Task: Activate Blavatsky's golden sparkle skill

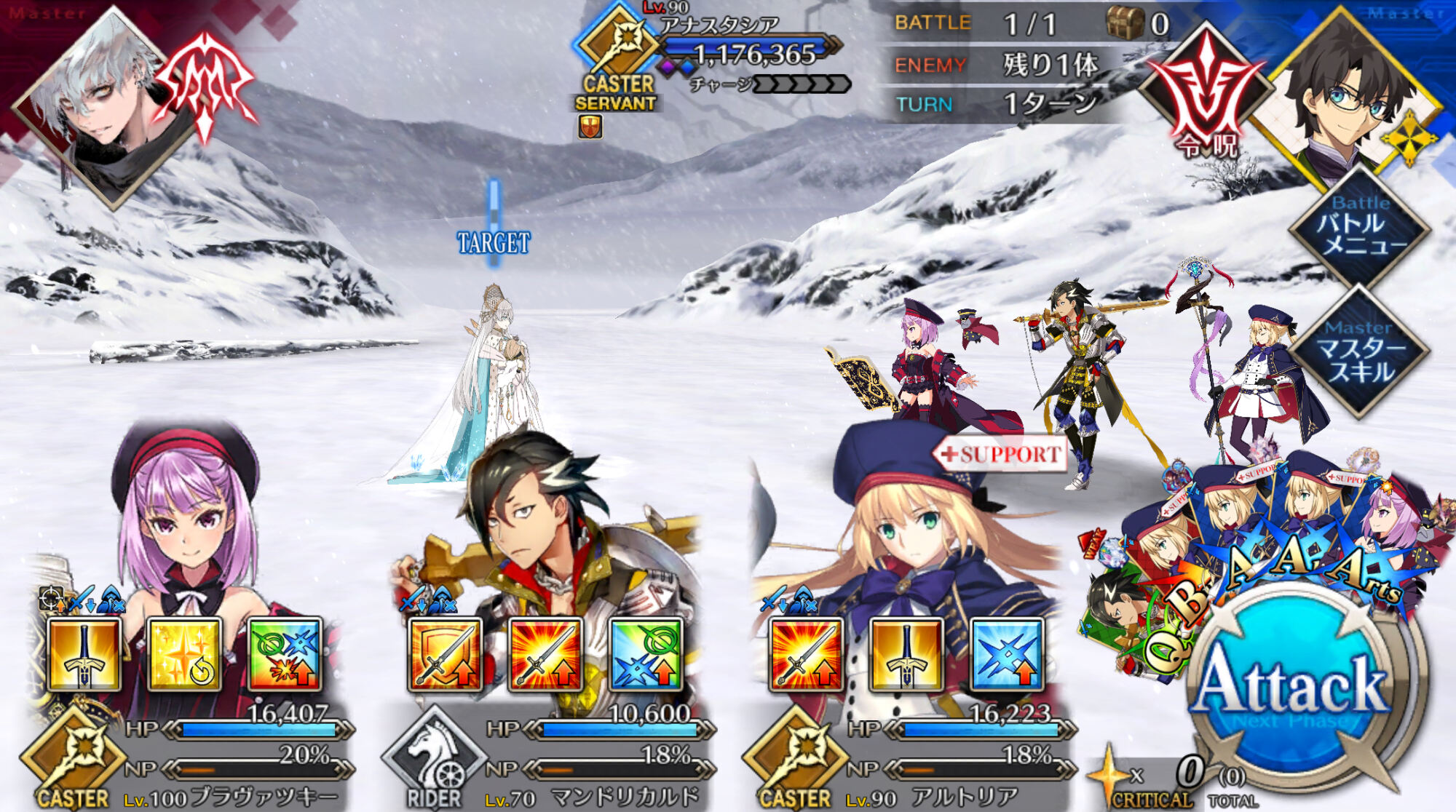Action: click(184, 654)
